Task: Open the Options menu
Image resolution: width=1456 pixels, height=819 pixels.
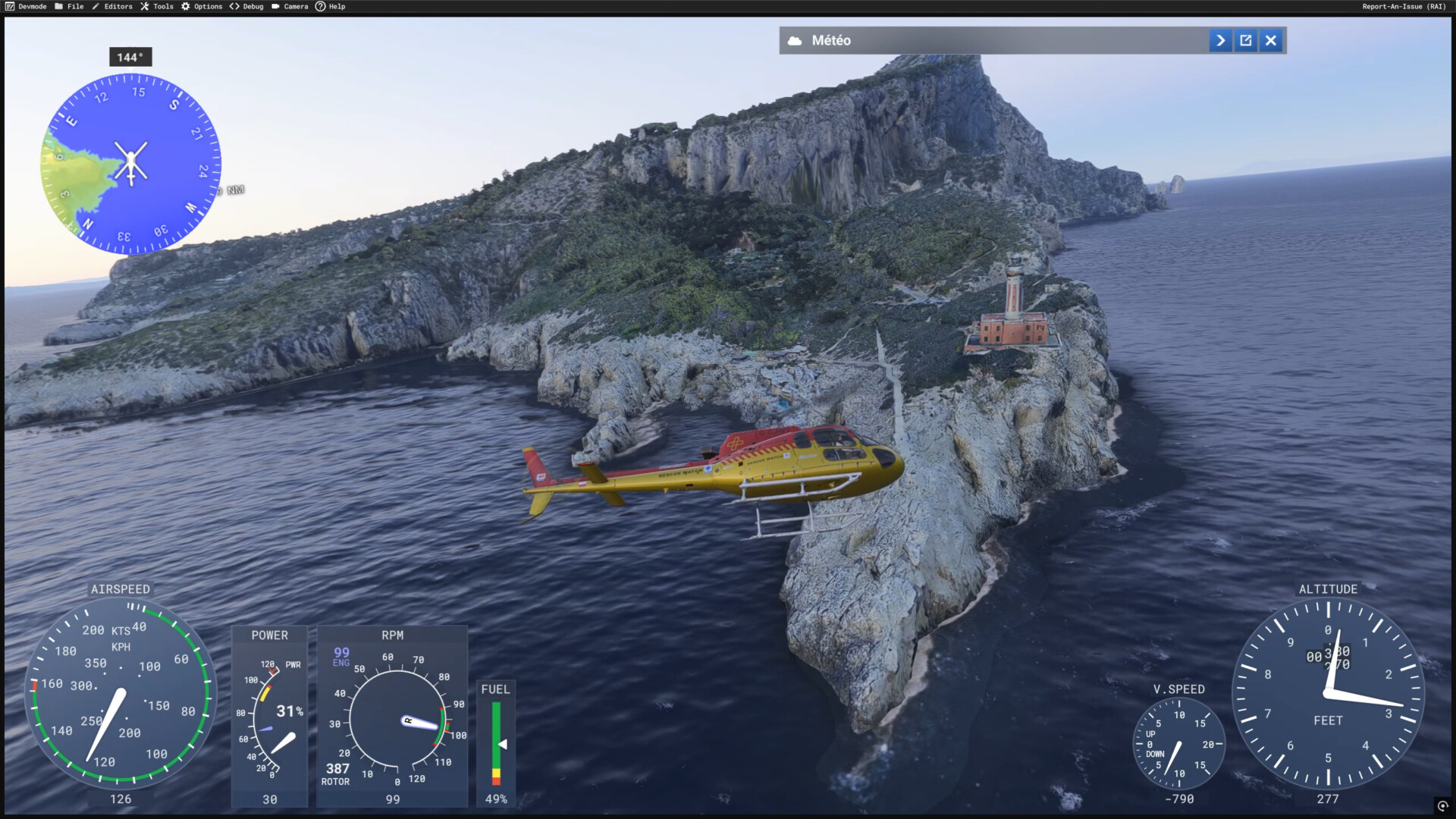Action: 202,7
